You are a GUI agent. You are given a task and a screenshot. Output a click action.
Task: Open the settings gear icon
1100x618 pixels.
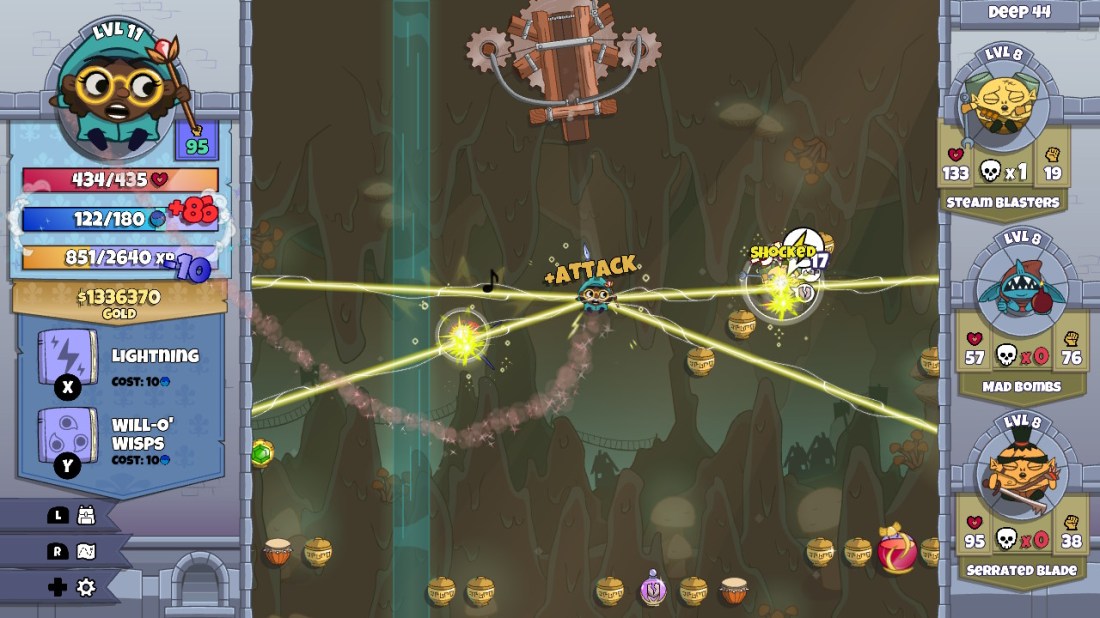click(x=86, y=587)
